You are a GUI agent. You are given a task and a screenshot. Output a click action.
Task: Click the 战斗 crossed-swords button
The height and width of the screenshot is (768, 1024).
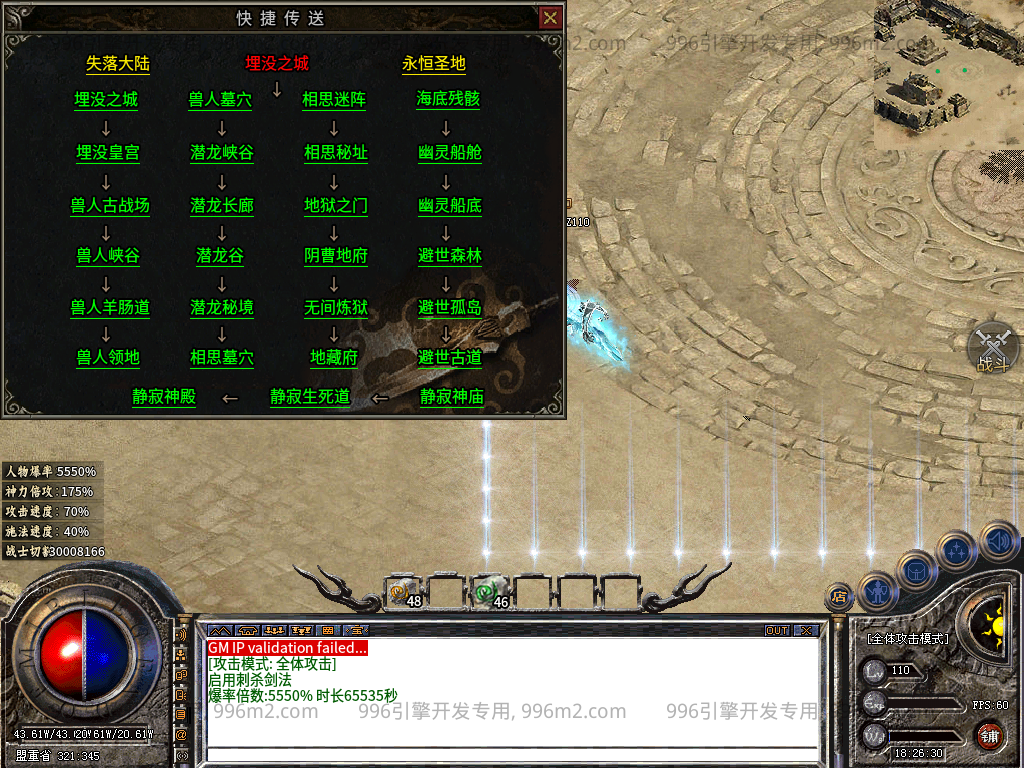click(993, 348)
